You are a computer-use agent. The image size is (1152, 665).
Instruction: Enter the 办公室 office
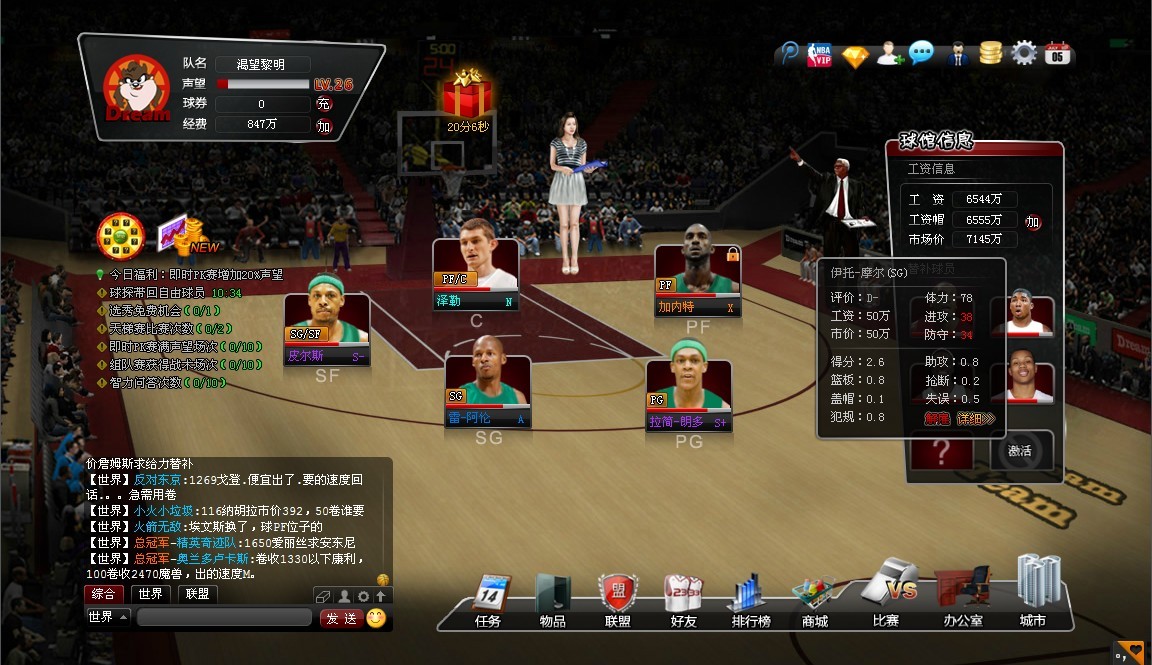pyautogui.click(x=962, y=596)
